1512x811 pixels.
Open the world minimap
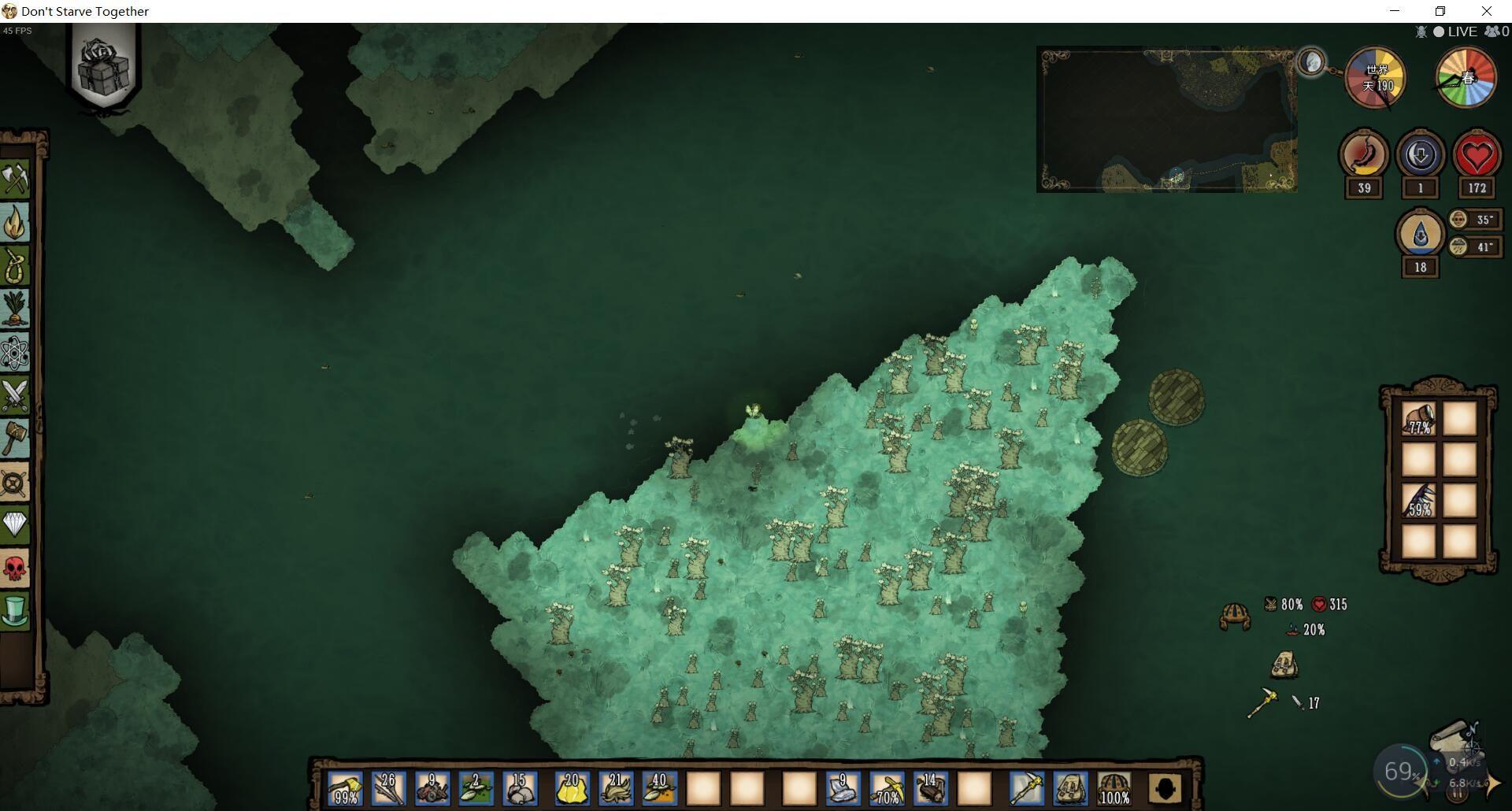click(x=1166, y=120)
